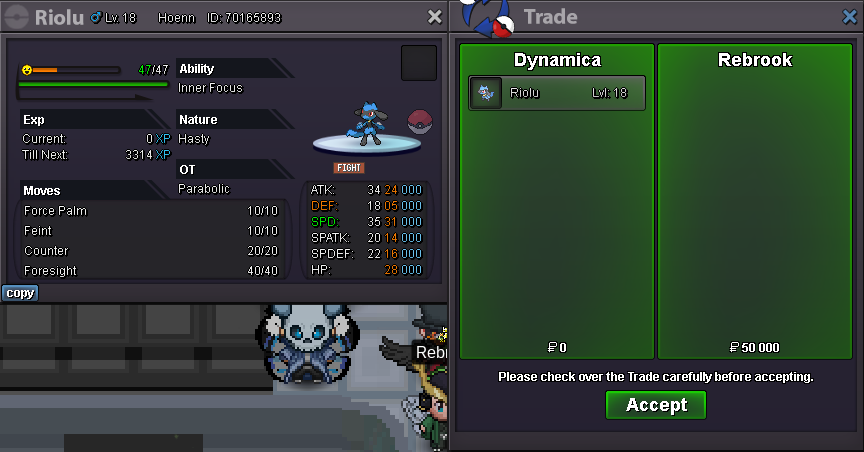Close the Riolu summary panel
This screenshot has width=864, height=452.
pyautogui.click(x=434, y=17)
